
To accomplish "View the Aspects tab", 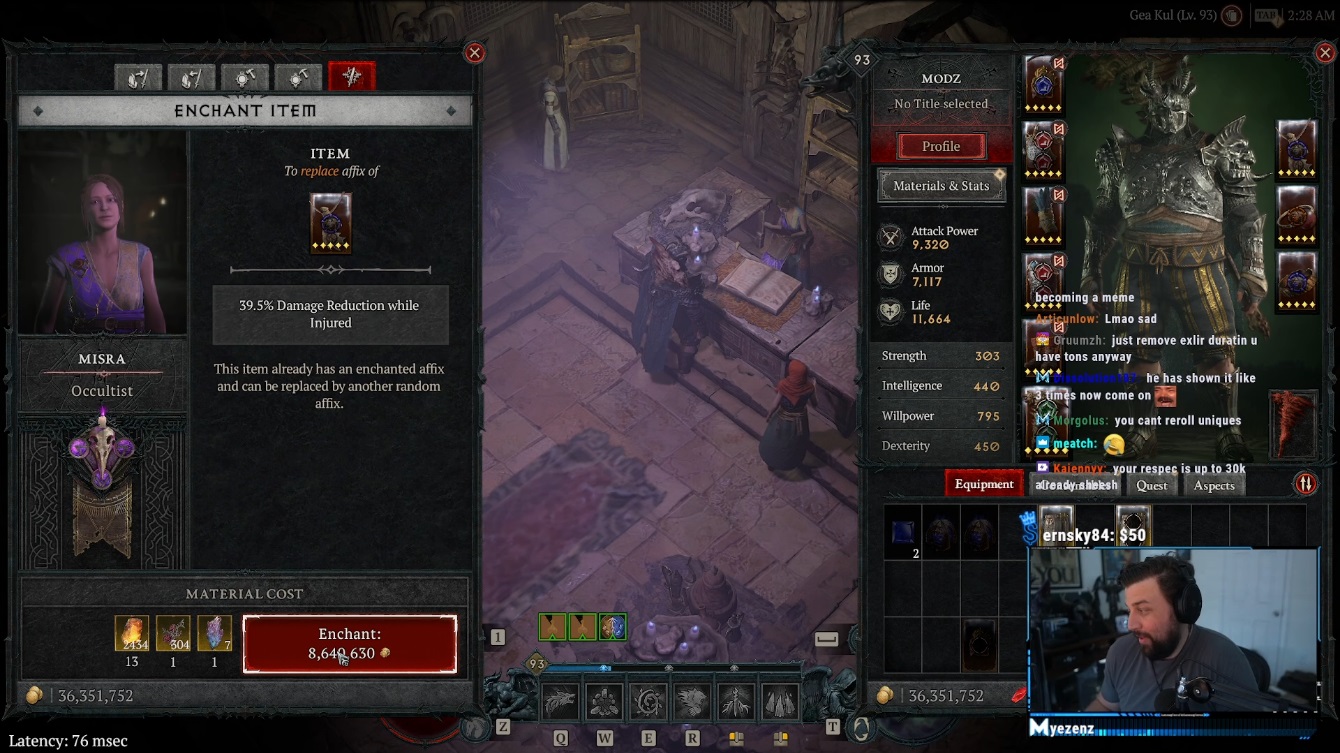I will pos(1214,485).
